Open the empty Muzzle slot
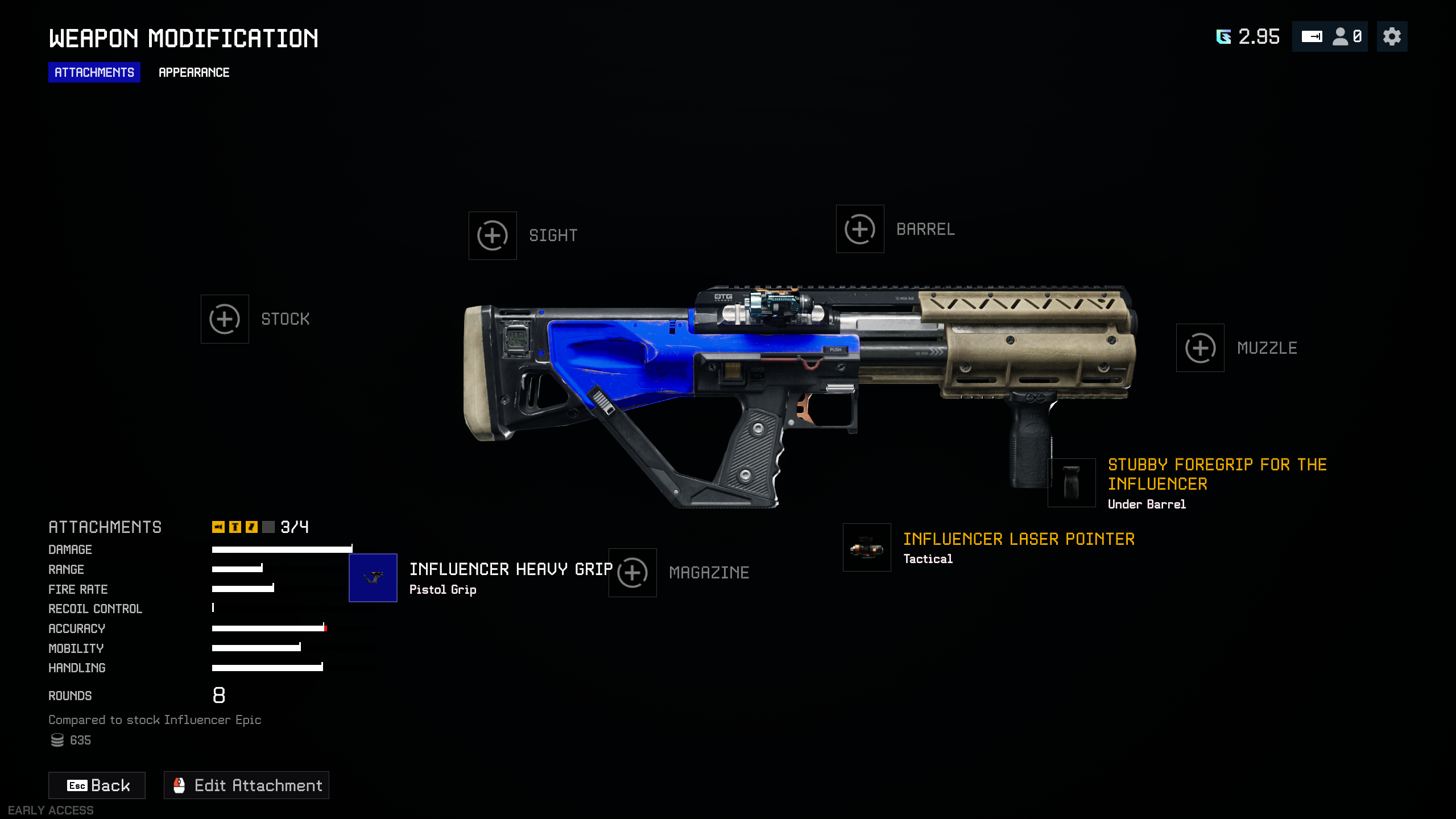The image size is (1456, 819). click(x=1200, y=348)
